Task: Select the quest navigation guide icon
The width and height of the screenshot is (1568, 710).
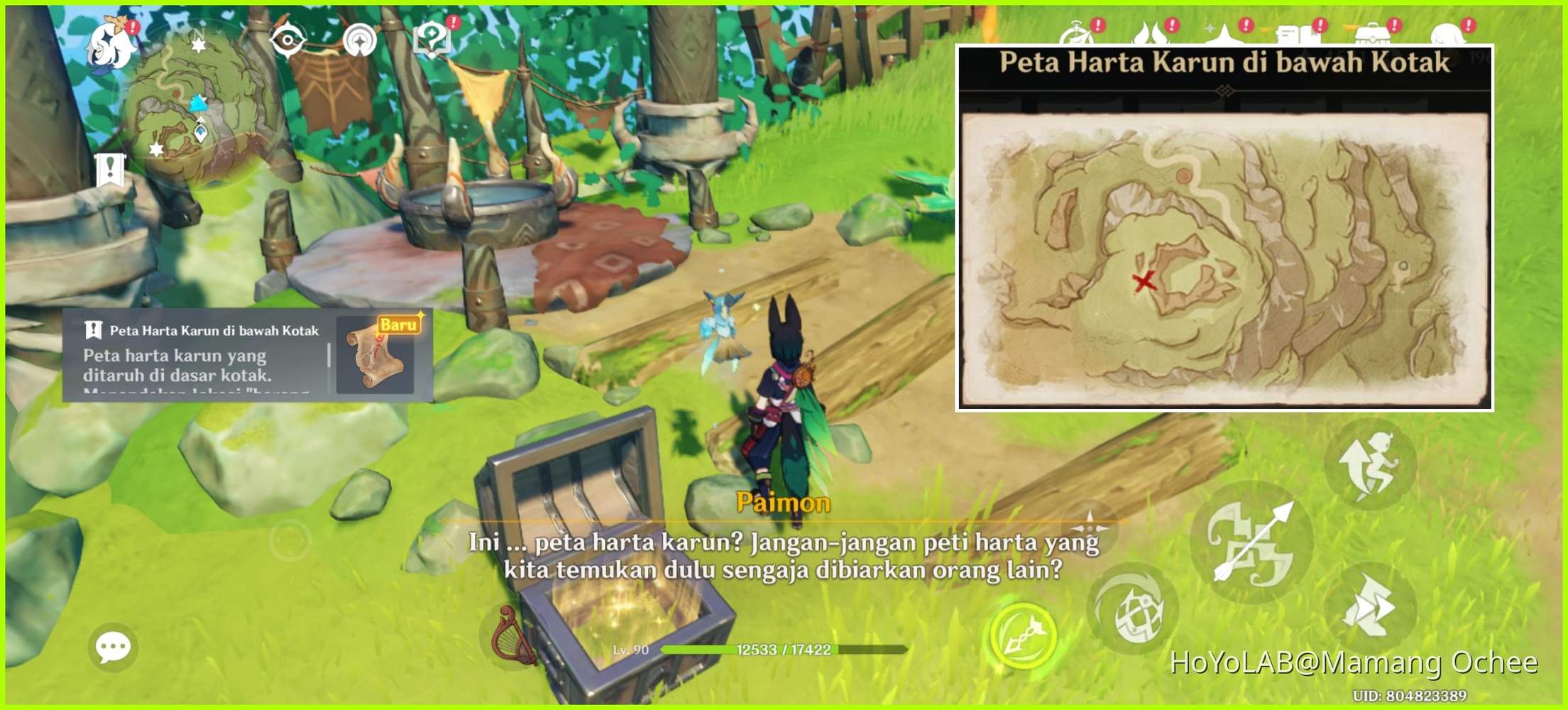Action: 360,40
